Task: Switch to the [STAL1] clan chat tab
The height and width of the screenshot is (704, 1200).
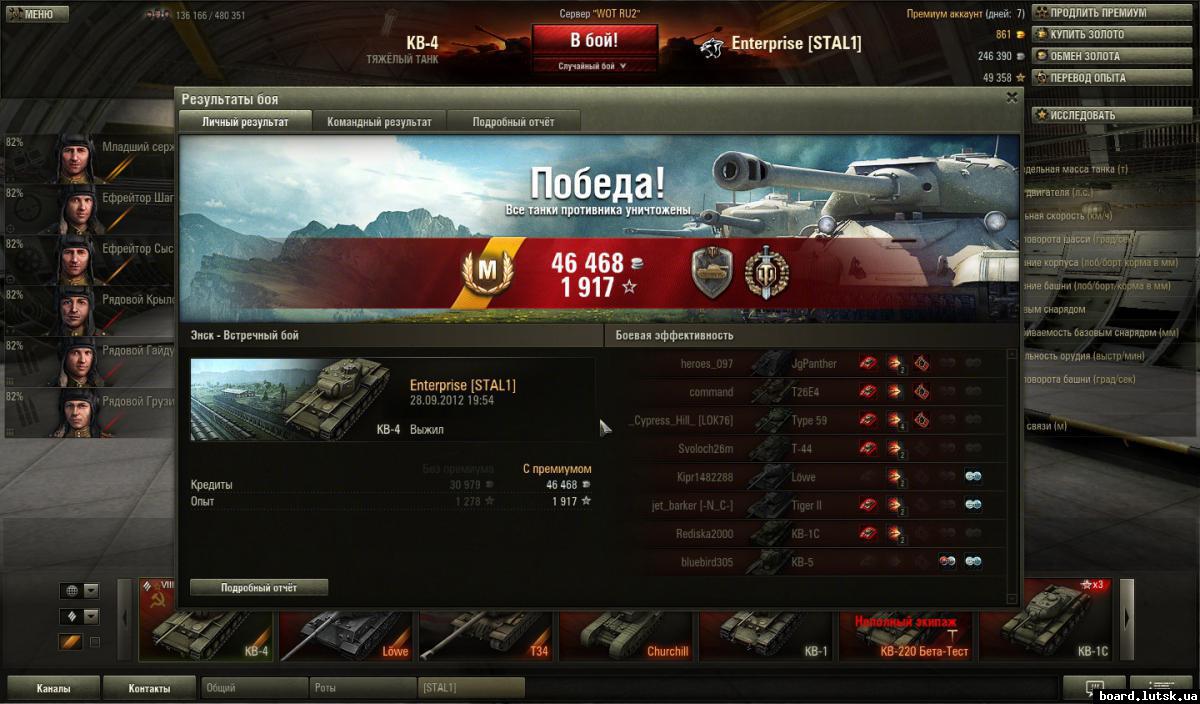Action: click(470, 688)
